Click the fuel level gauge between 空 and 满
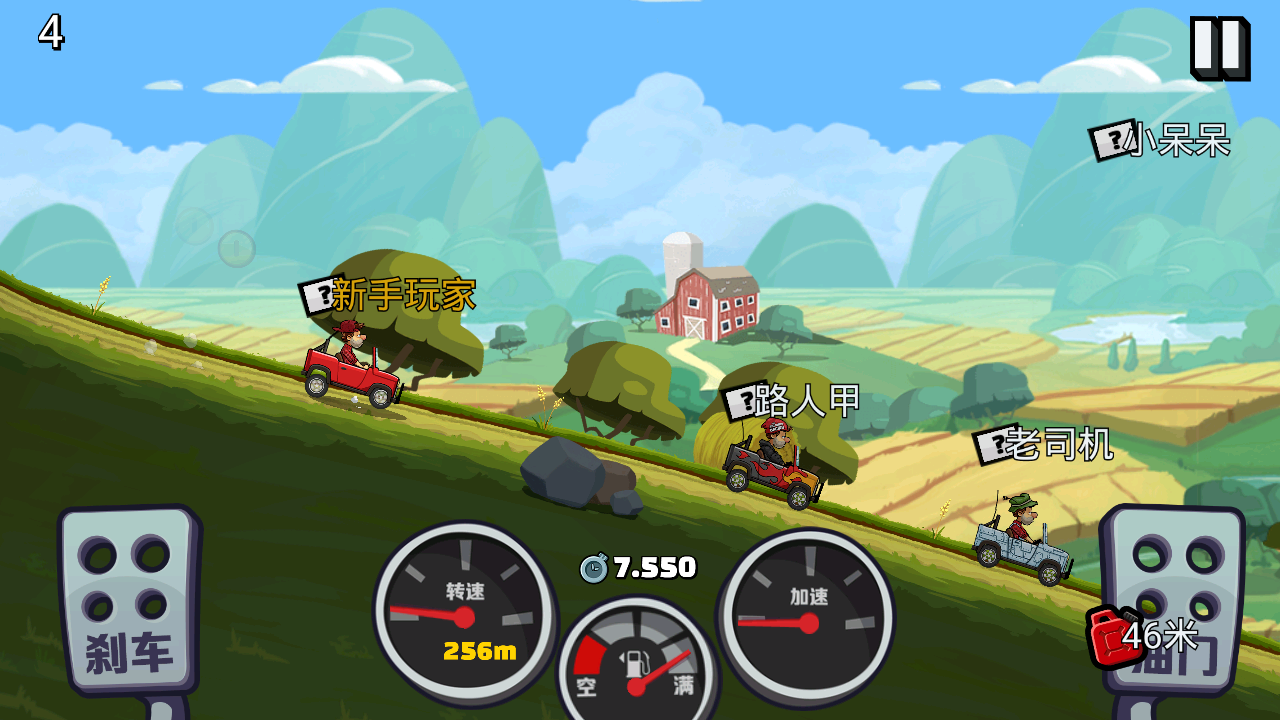 coord(634,665)
